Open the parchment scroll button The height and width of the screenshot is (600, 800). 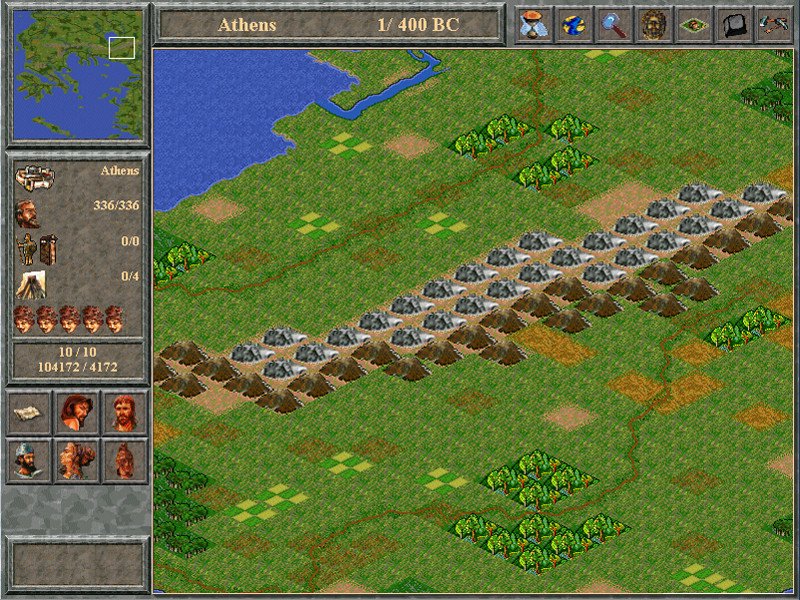tap(29, 412)
